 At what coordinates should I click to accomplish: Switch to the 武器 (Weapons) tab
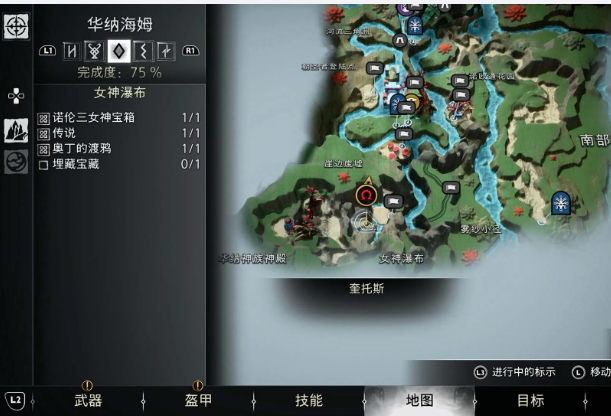tap(88, 401)
